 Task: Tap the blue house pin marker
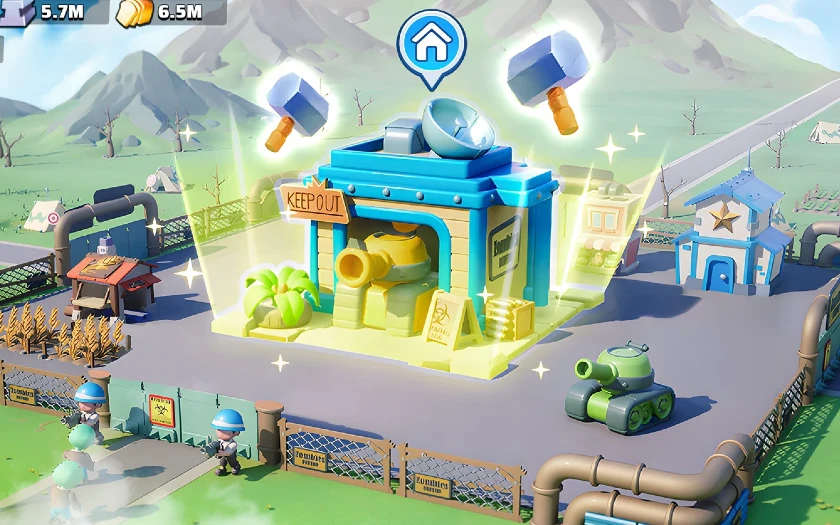(431, 43)
